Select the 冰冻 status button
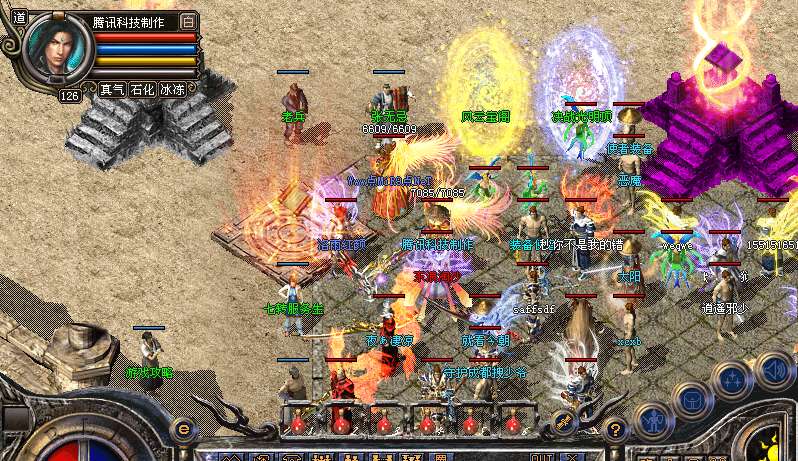Viewport: 798px width, 461px height. [173, 89]
